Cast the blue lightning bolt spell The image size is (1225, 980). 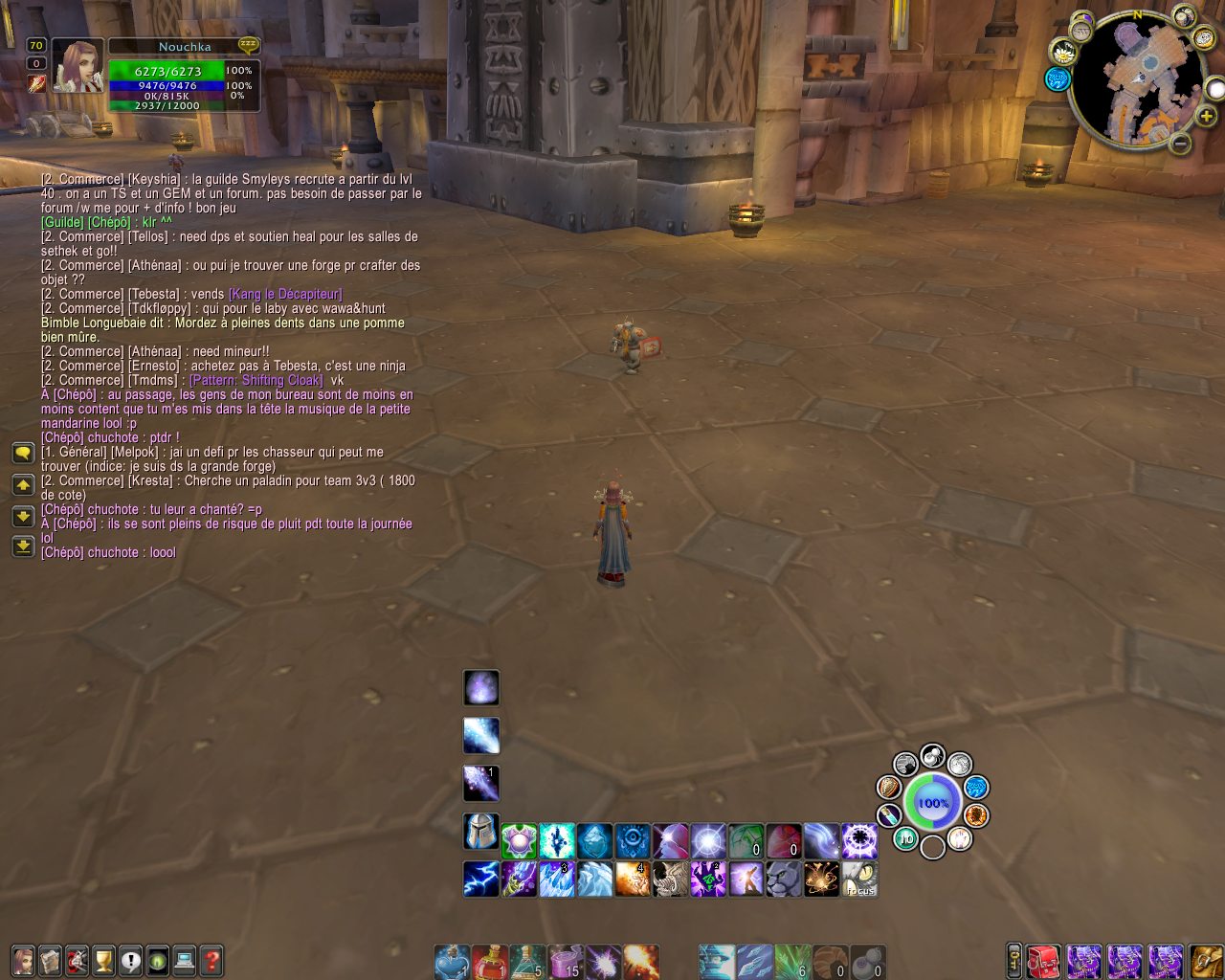(x=480, y=879)
